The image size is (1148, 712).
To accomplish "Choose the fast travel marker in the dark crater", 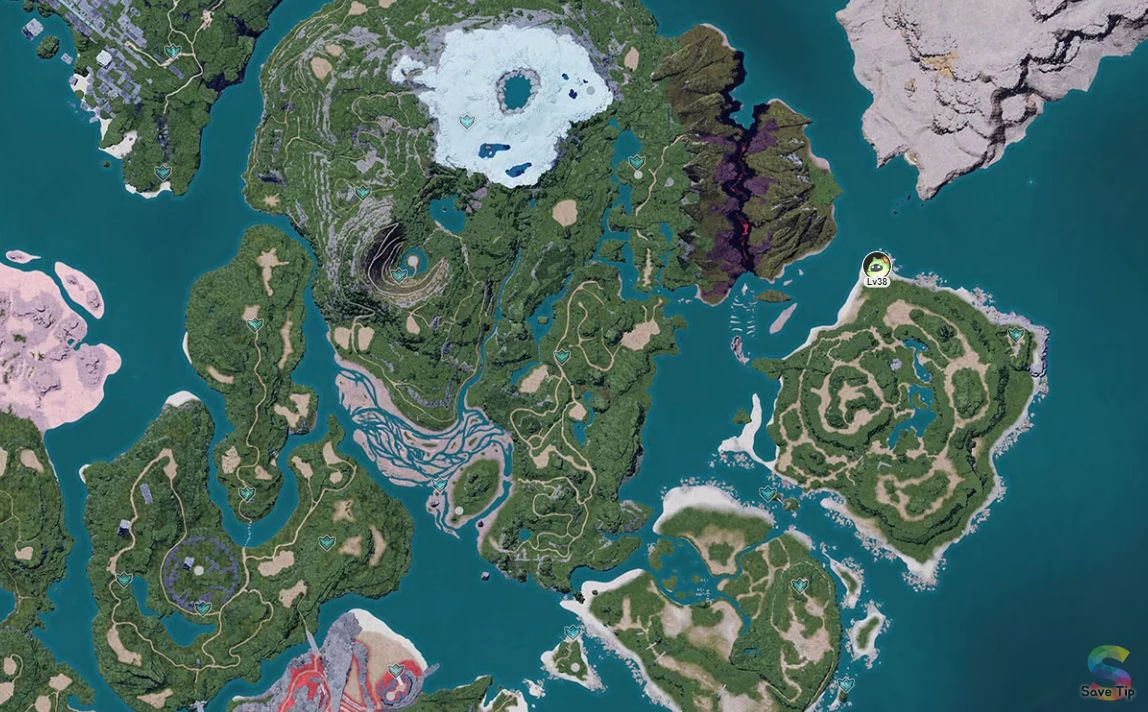I will tap(399, 274).
